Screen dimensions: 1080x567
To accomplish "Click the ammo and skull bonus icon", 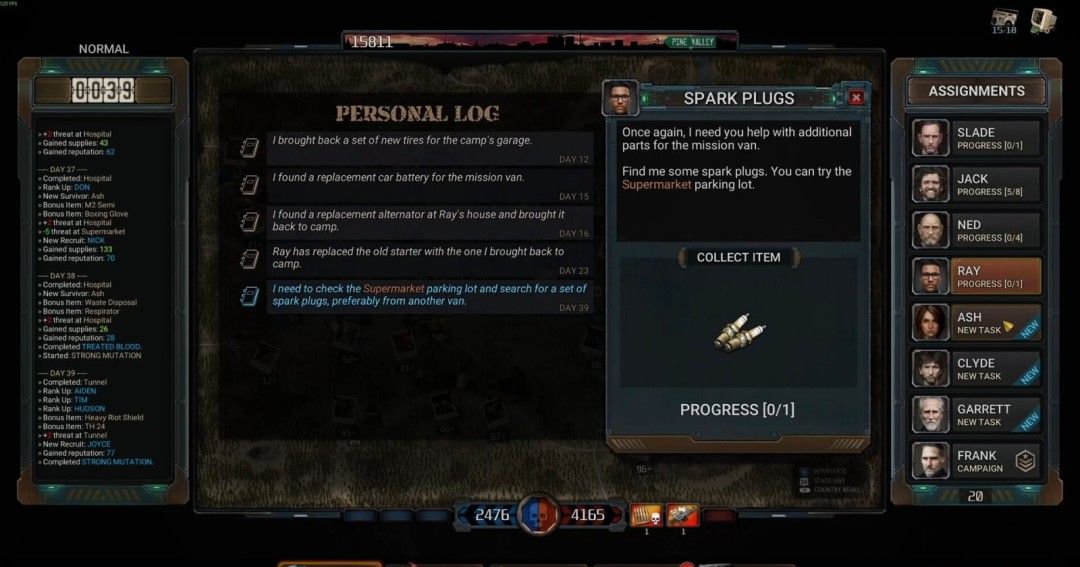I will click(645, 514).
